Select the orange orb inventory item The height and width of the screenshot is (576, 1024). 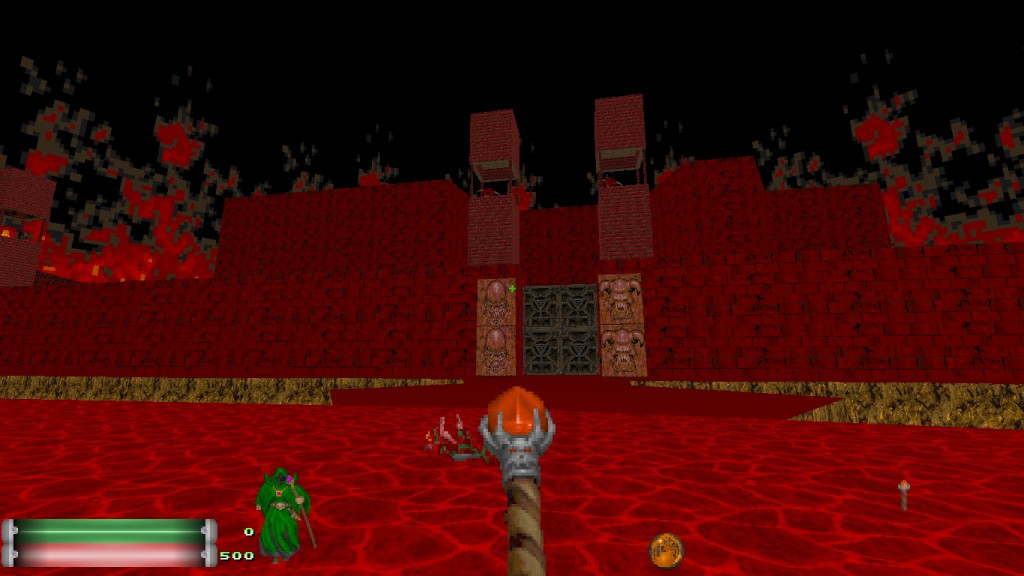pos(666,550)
